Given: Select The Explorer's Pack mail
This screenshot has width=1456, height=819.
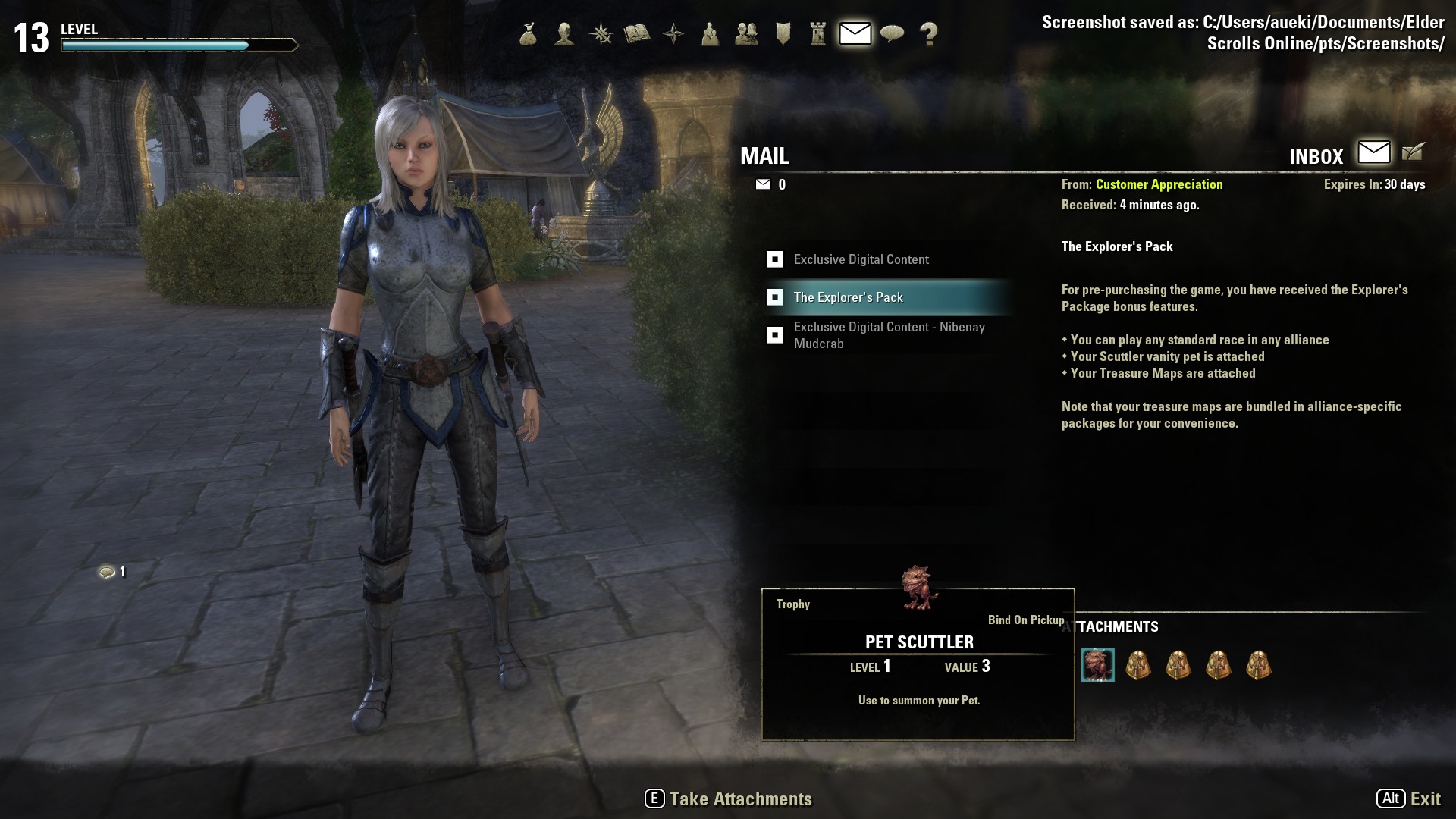Looking at the screenshot, I should click(x=848, y=297).
